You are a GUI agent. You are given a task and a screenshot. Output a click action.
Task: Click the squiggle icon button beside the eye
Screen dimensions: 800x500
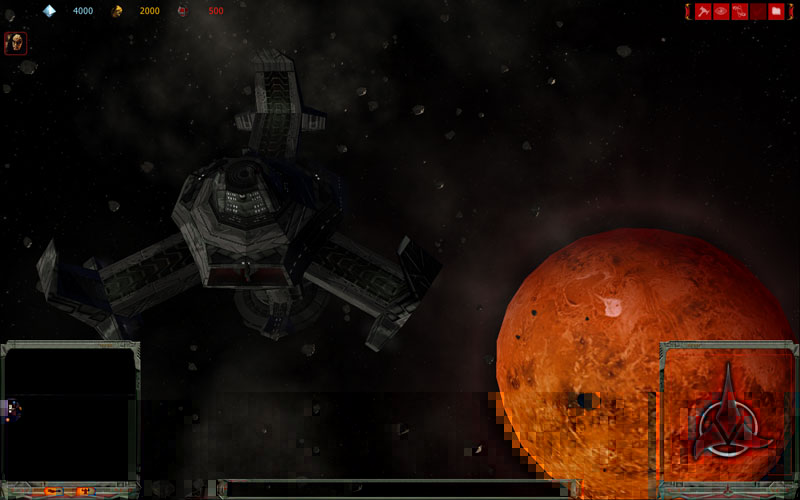pos(739,11)
